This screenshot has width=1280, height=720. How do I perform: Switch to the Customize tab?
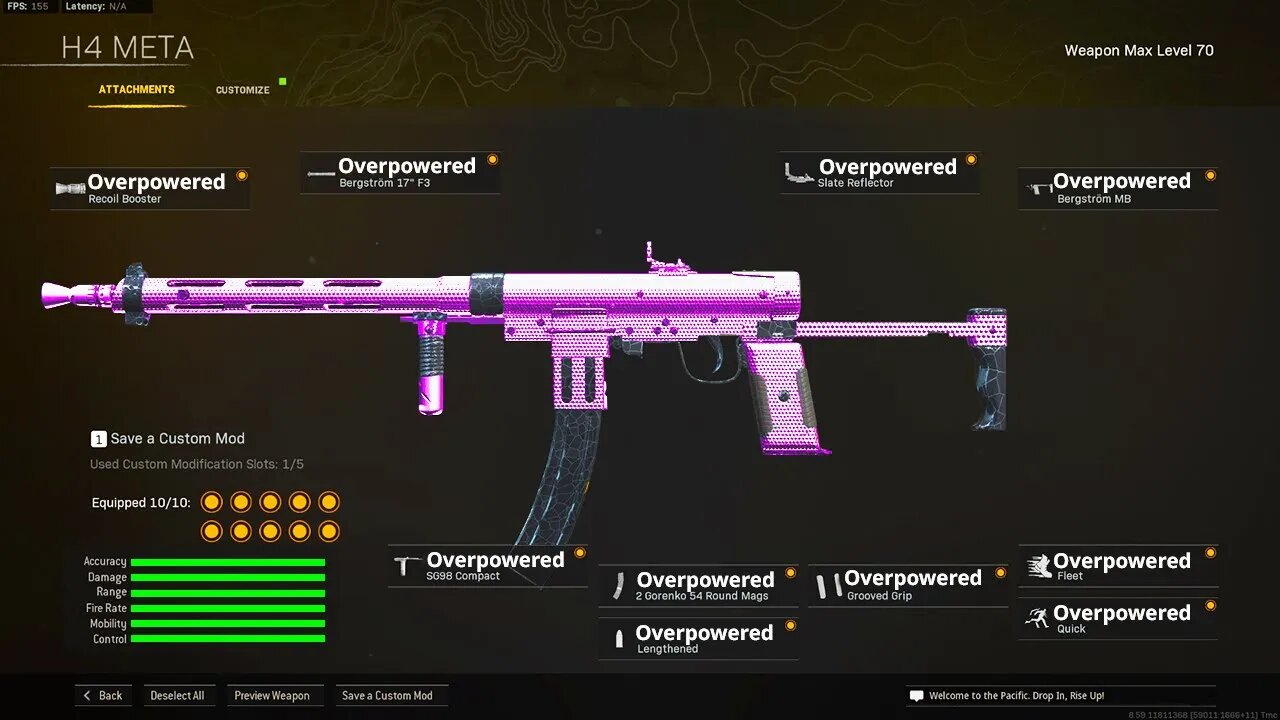242,89
